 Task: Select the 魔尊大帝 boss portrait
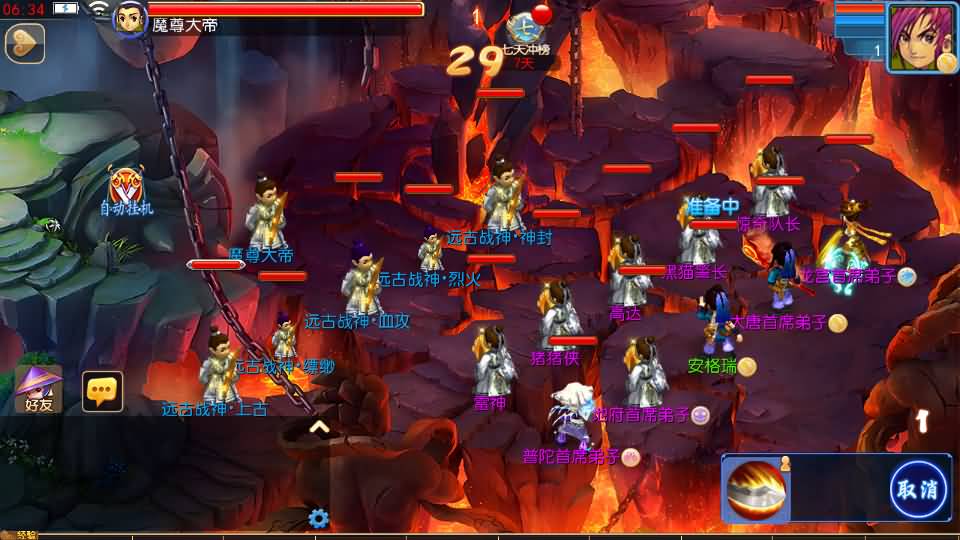130,18
